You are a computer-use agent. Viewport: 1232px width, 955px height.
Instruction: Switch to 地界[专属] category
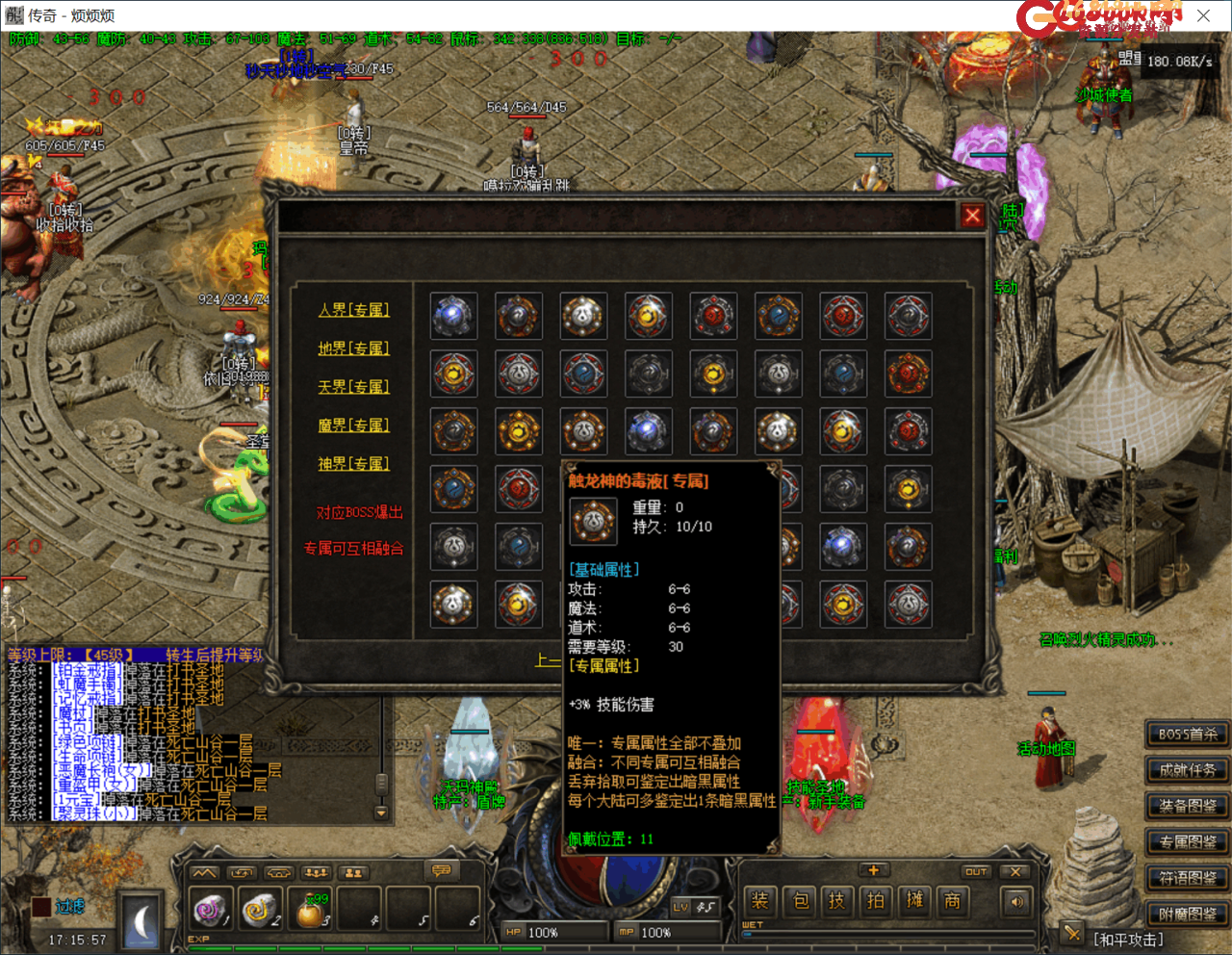pos(354,348)
